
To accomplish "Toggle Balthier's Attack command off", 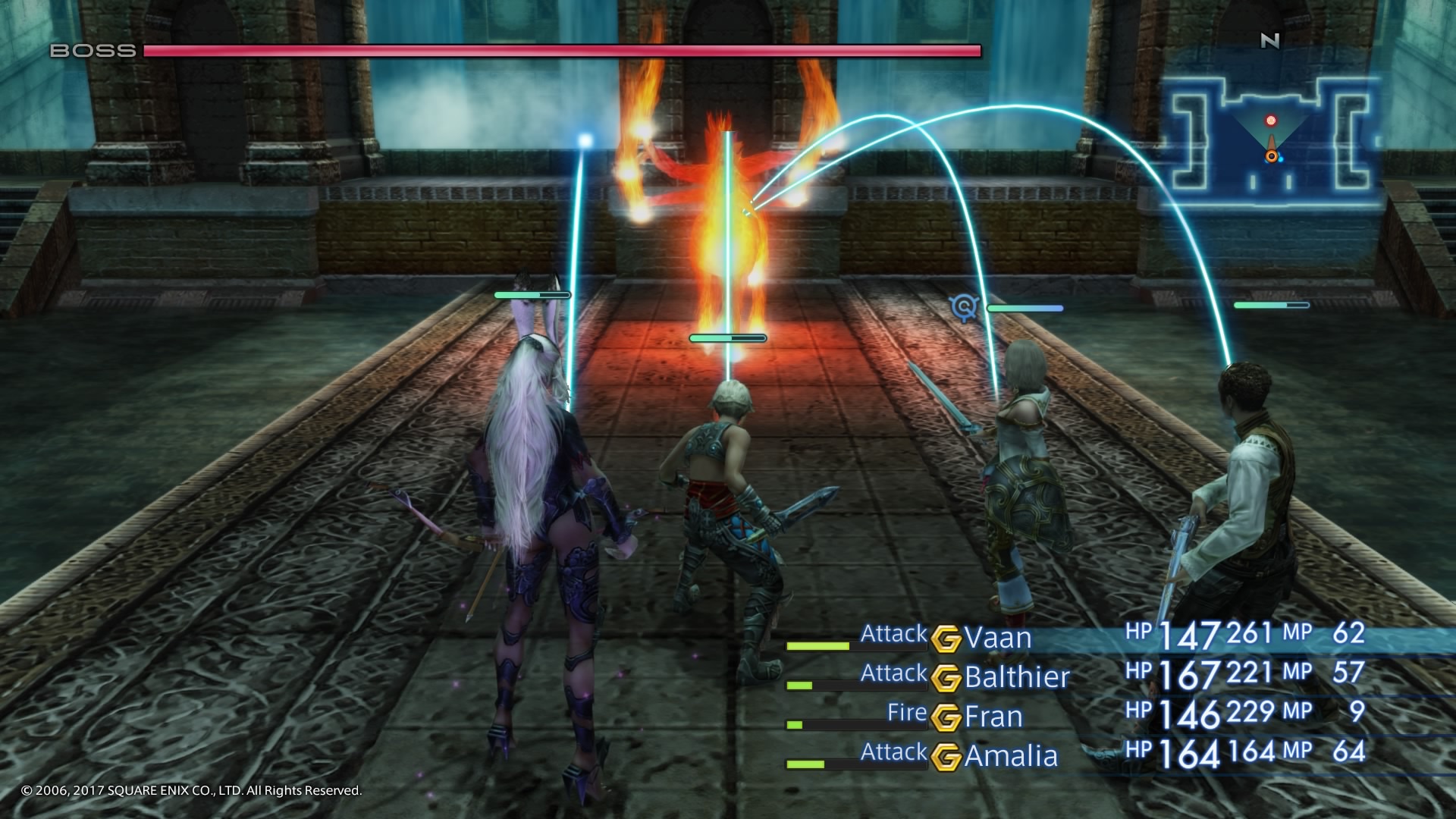I will point(895,674).
